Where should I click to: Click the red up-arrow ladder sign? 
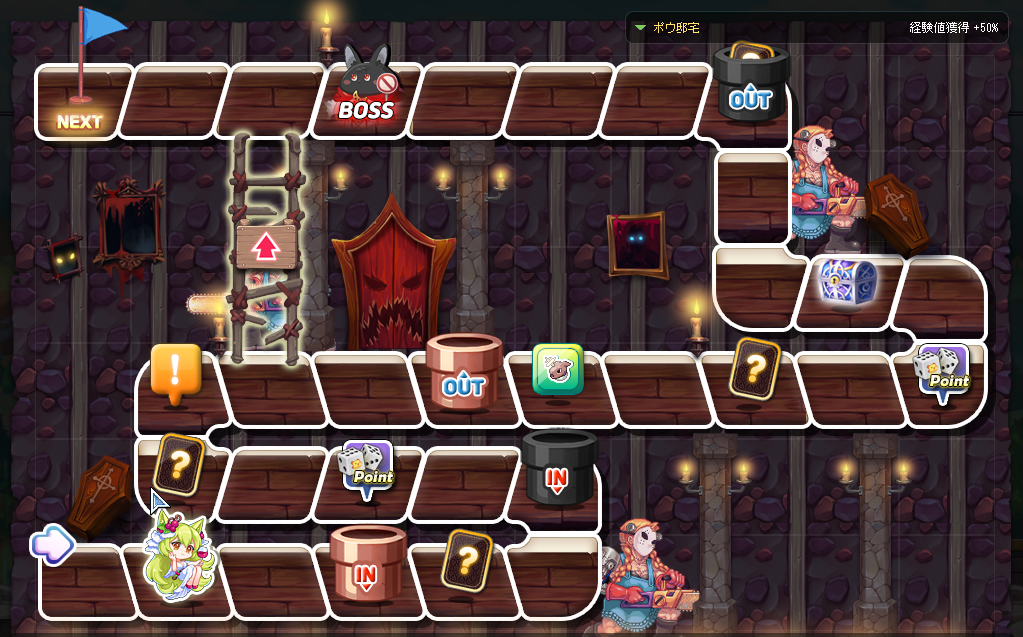point(264,245)
